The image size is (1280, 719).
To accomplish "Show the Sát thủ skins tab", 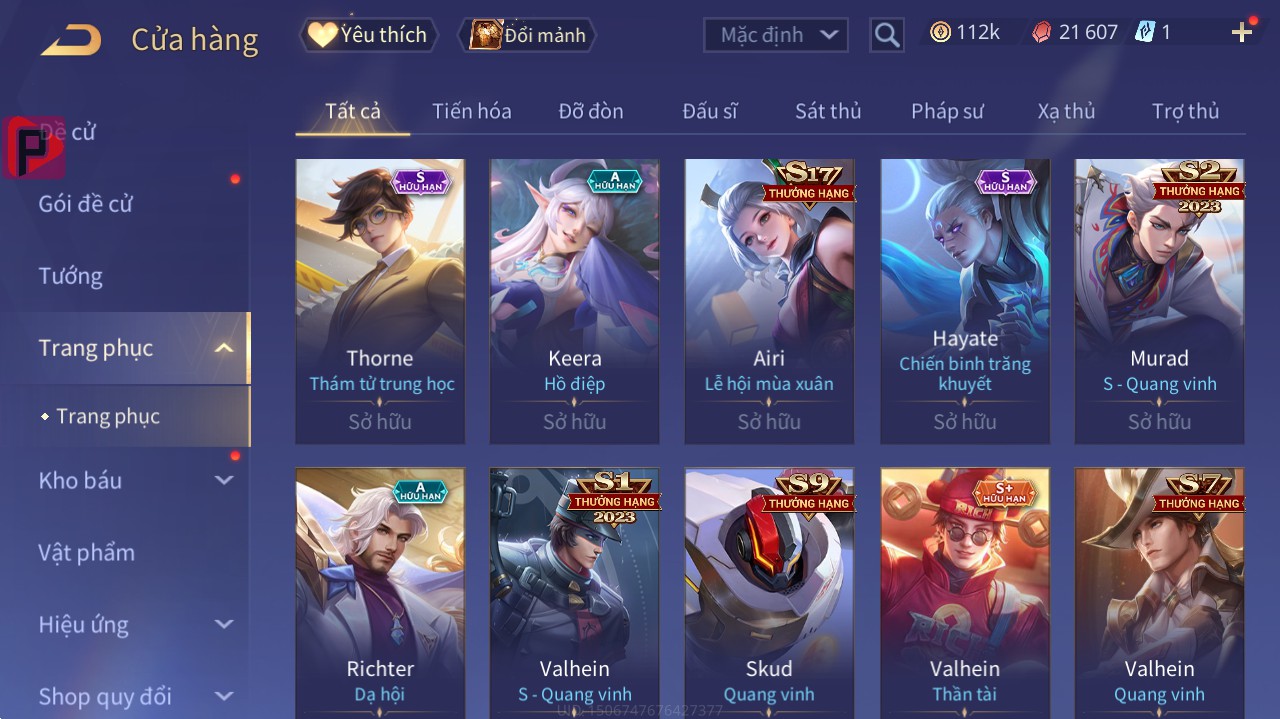I will [x=828, y=111].
